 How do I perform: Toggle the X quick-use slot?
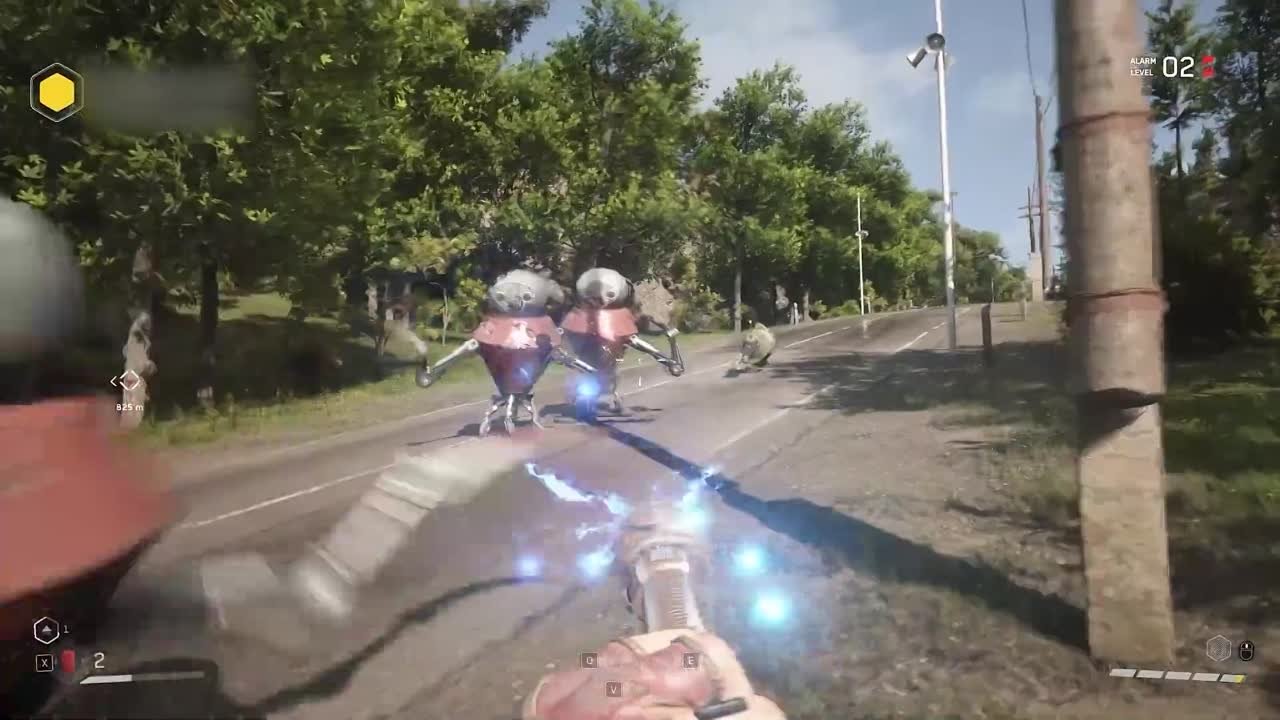(44, 662)
